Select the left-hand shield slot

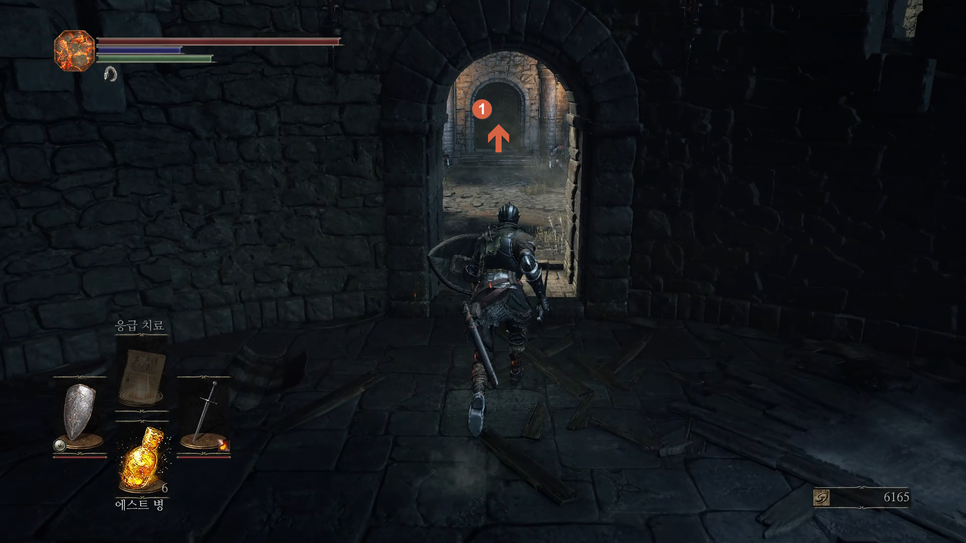80,417
